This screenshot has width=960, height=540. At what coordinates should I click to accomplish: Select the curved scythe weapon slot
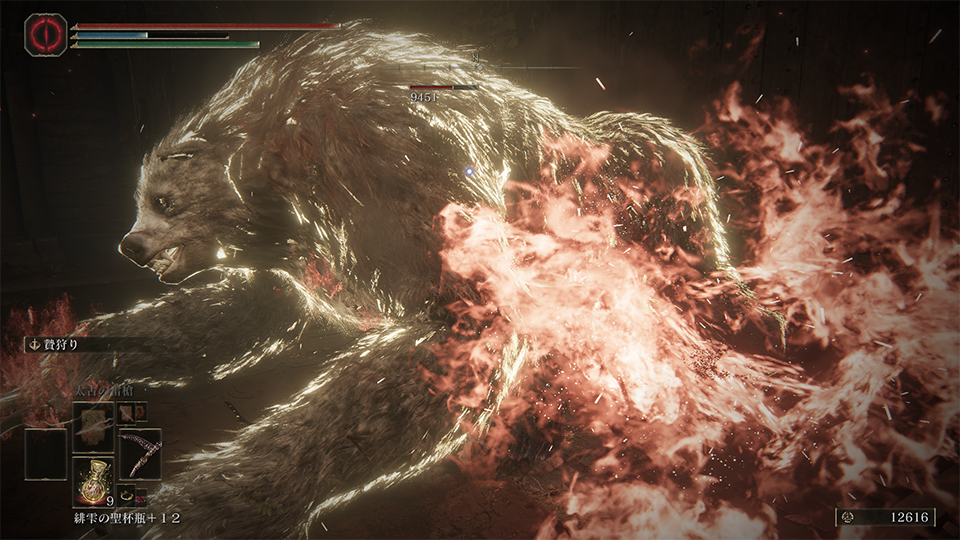tap(140, 452)
